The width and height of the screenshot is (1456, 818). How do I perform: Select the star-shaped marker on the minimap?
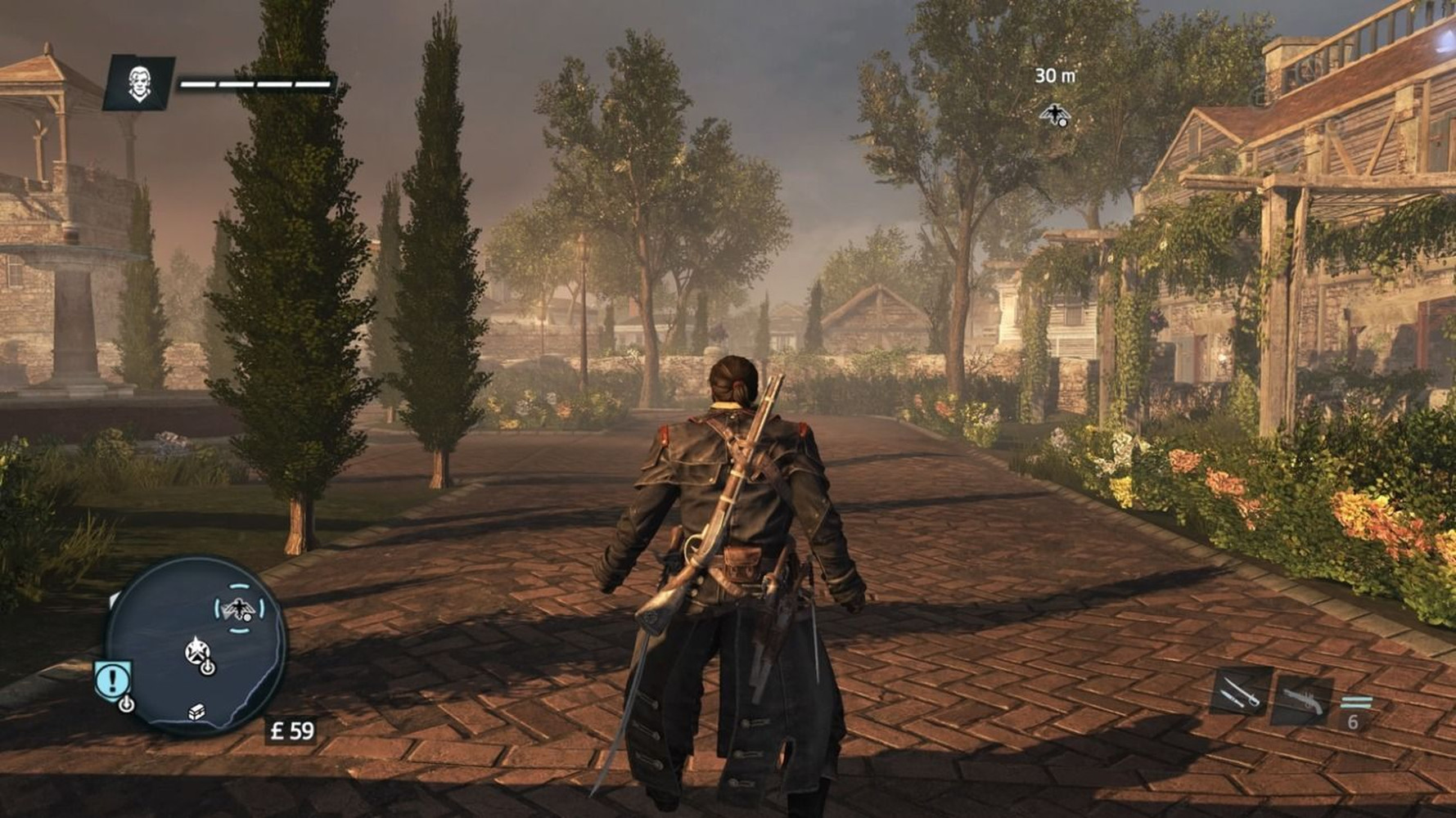click(x=196, y=651)
